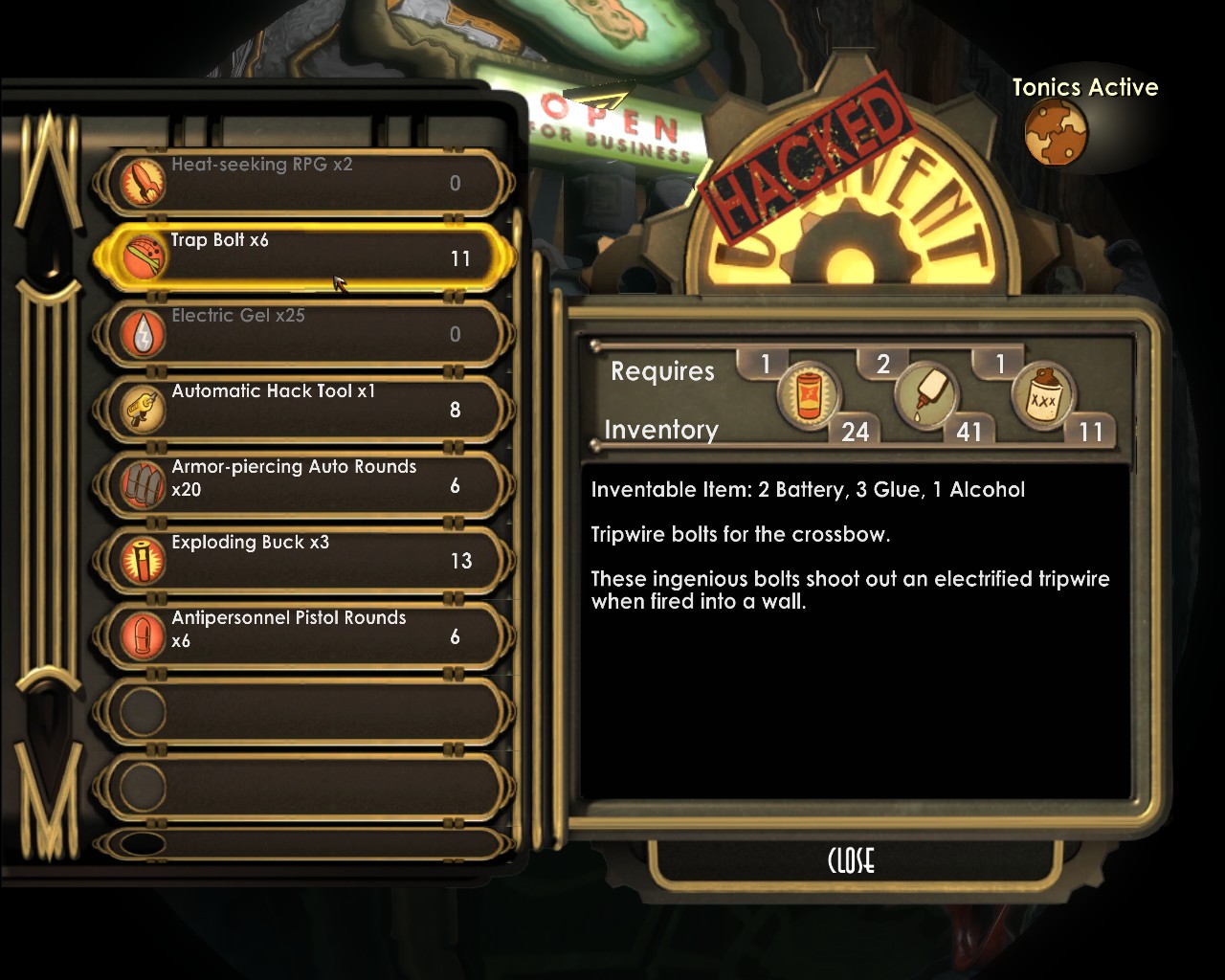Toggle selection of Exploding Buck x3 row
Screen dimensions: 1225x980
306,560
